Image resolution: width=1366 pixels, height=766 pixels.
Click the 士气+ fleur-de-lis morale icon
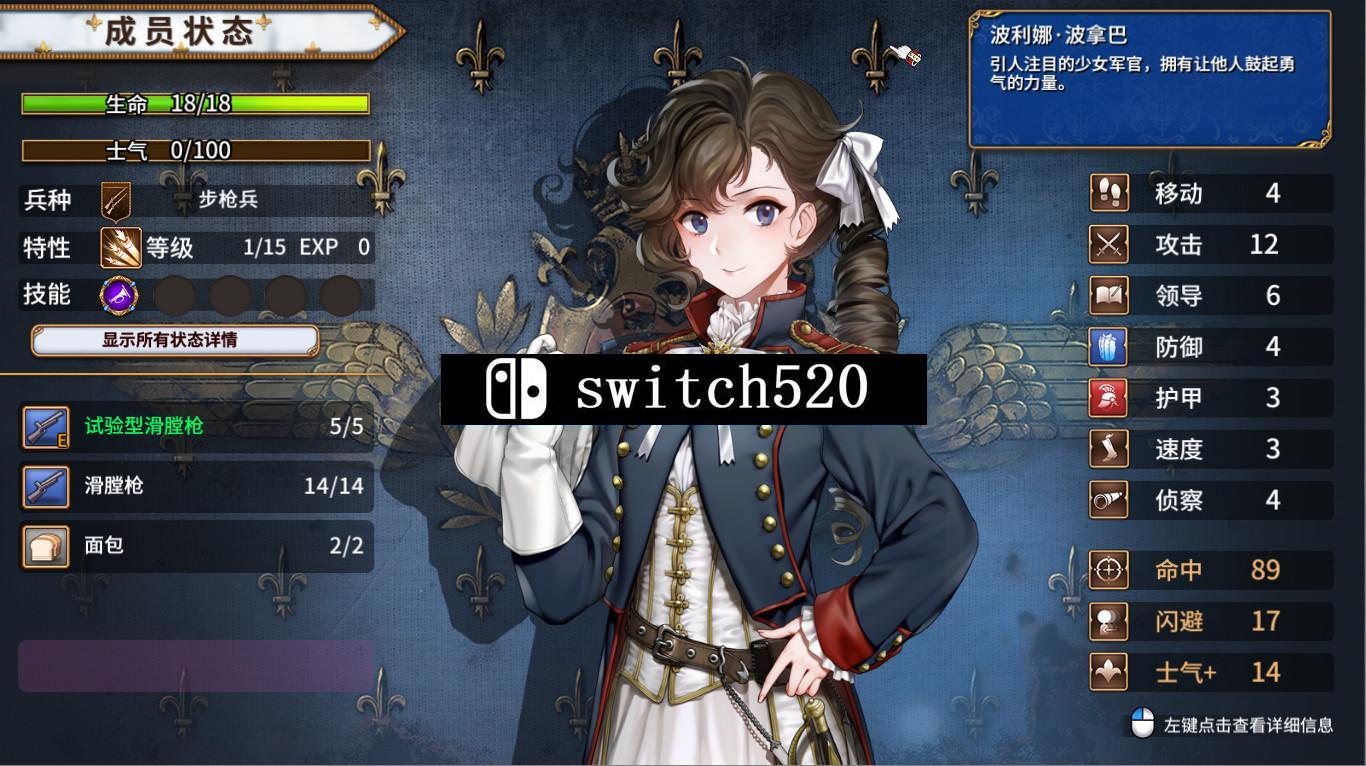[1108, 671]
